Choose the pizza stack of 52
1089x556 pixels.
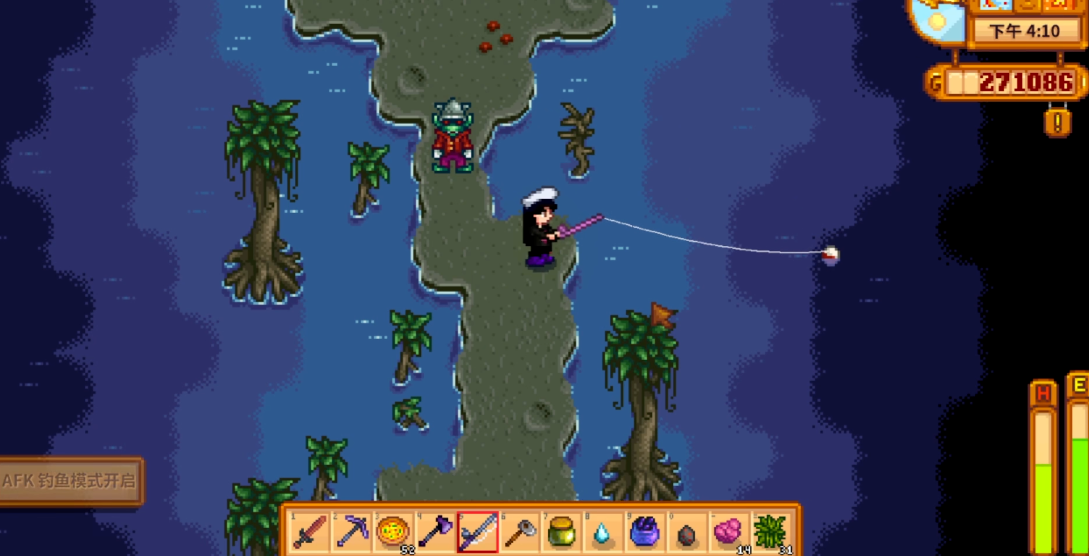click(x=394, y=530)
